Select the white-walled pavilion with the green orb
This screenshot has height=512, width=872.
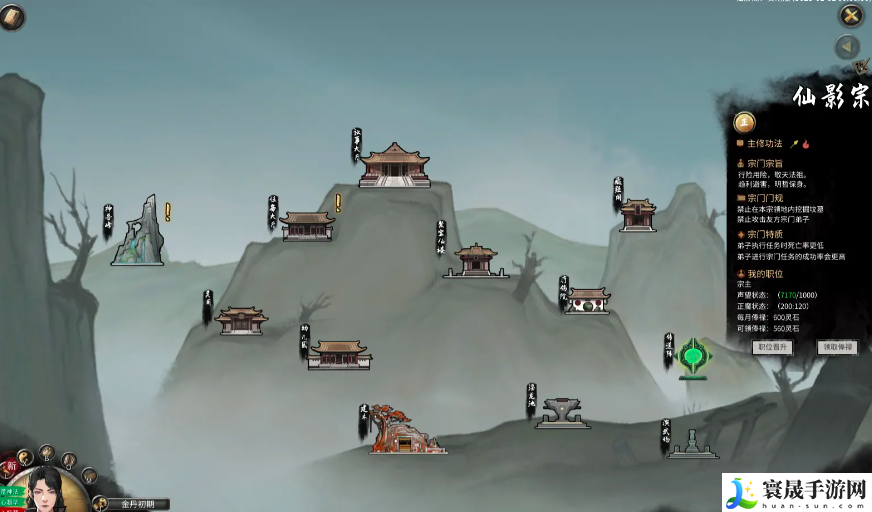click(x=587, y=300)
